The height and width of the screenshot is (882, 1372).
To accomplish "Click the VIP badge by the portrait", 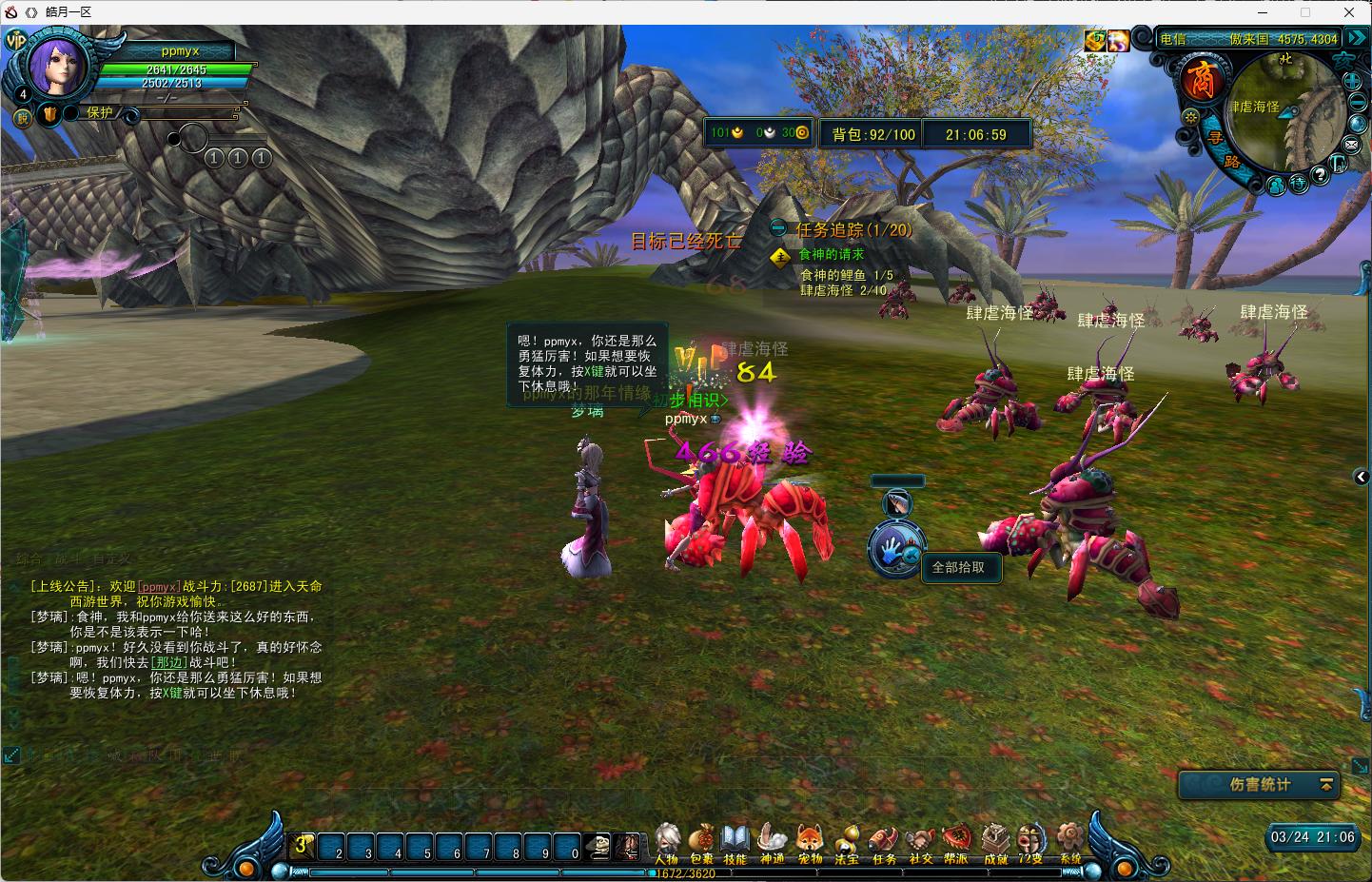I will point(15,40).
